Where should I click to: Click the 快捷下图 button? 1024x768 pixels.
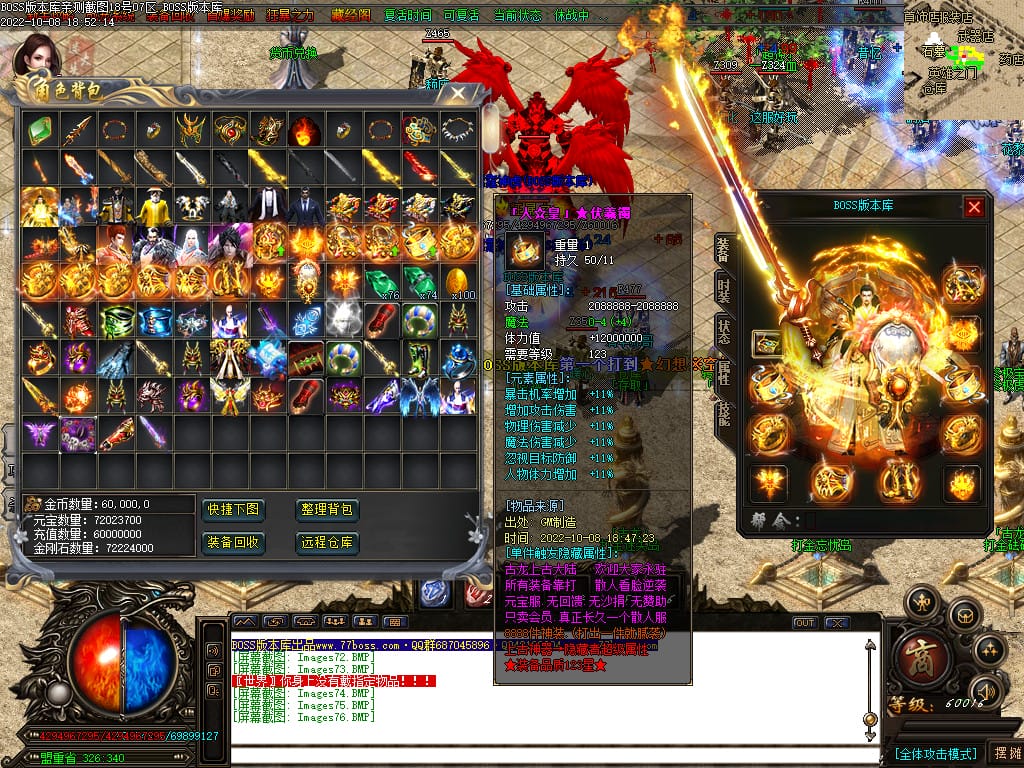(x=233, y=509)
